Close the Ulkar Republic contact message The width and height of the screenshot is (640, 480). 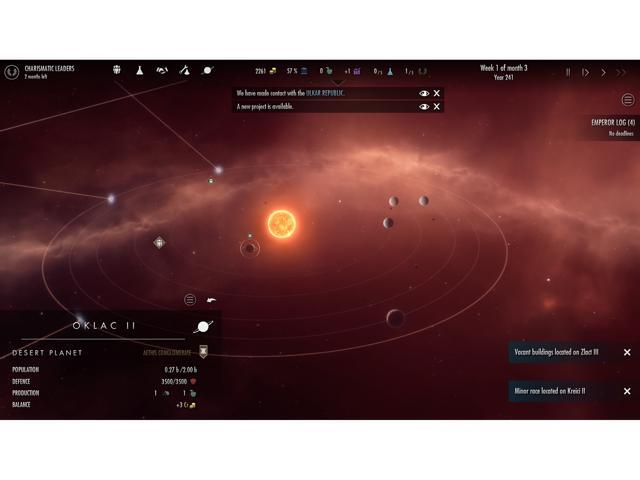[x=437, y=93]
